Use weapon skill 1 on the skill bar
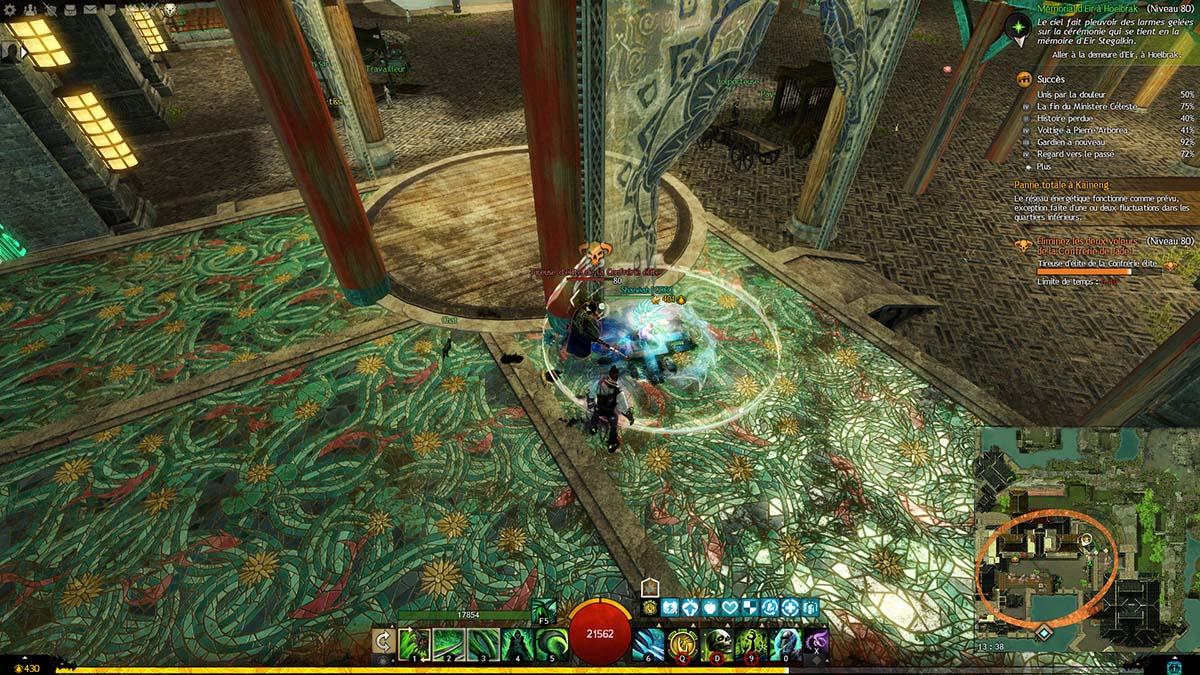This screenshot has height=675, width=1200. pos(413,642)
